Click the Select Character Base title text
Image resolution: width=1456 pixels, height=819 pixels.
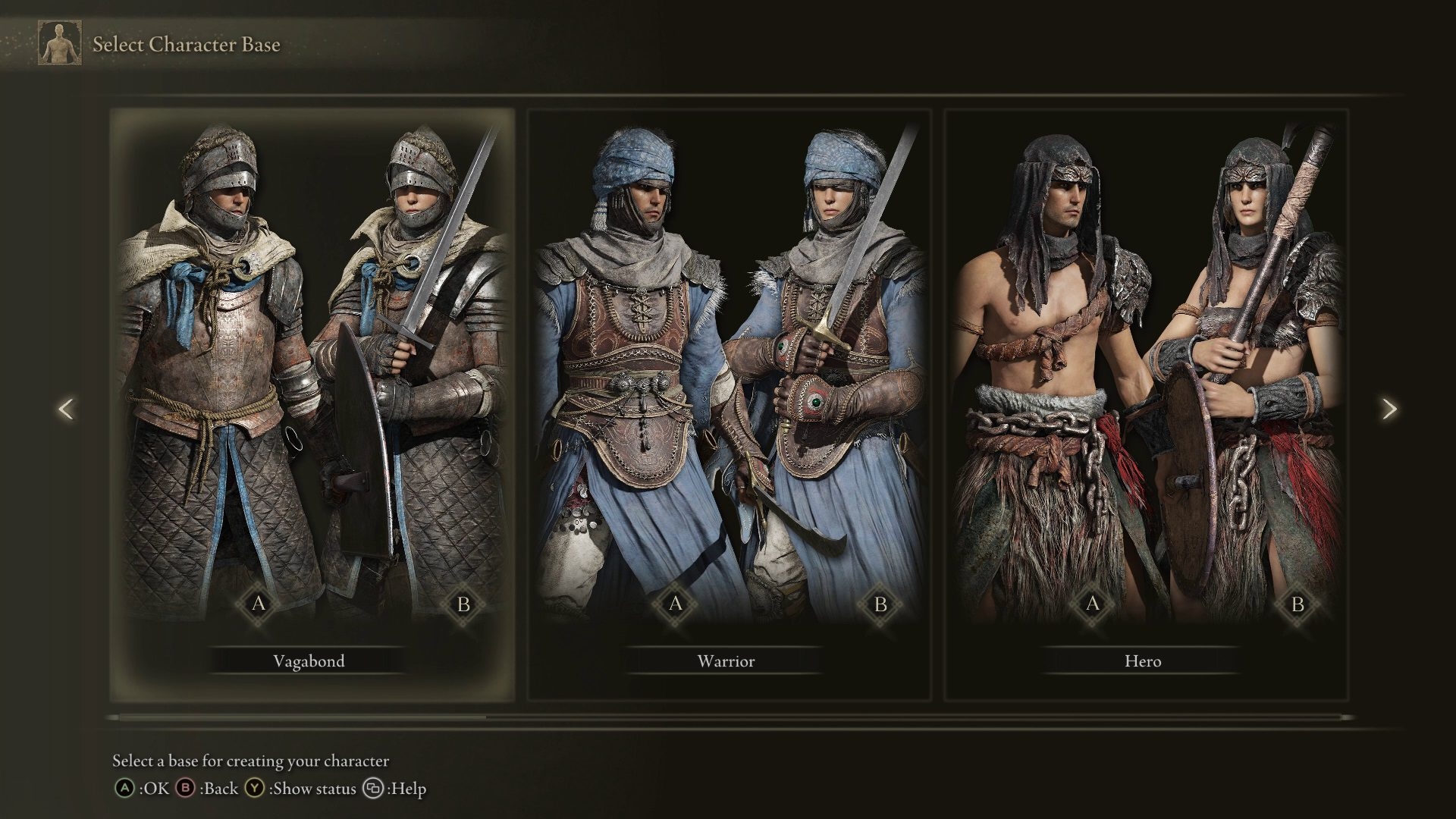(x=186, y=45)
